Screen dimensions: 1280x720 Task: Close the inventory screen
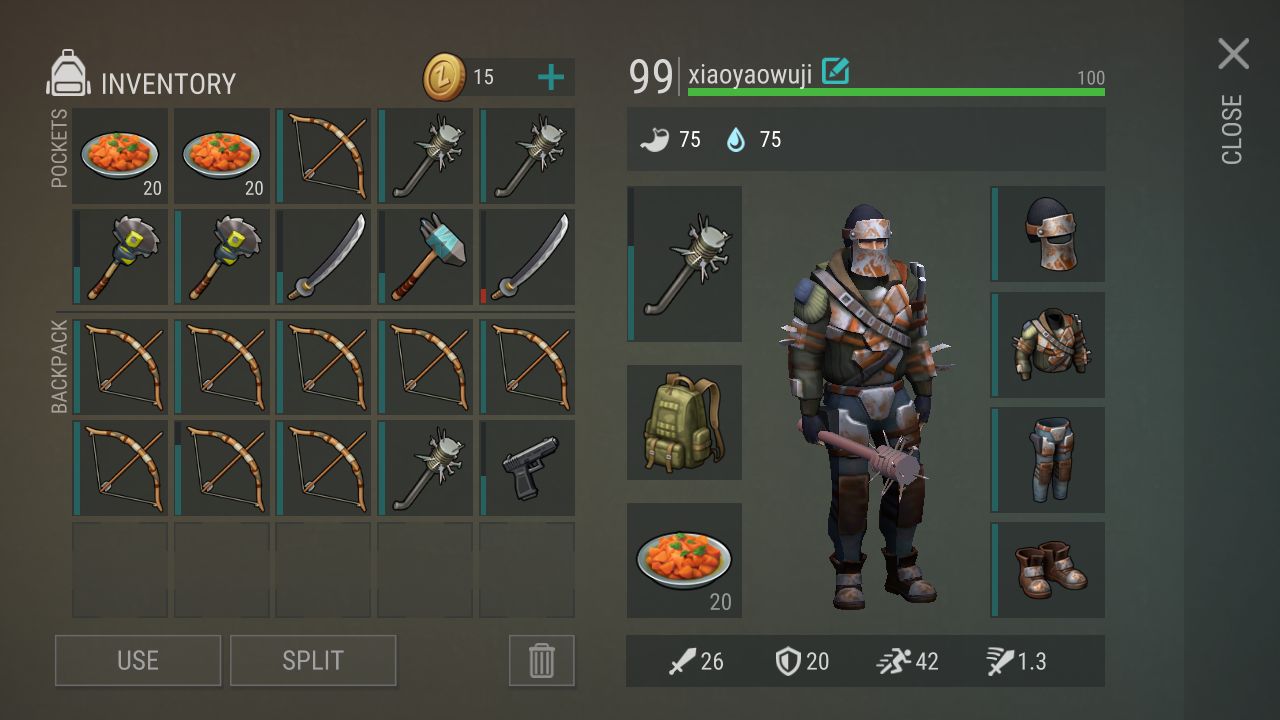(x=1233, y=55)
